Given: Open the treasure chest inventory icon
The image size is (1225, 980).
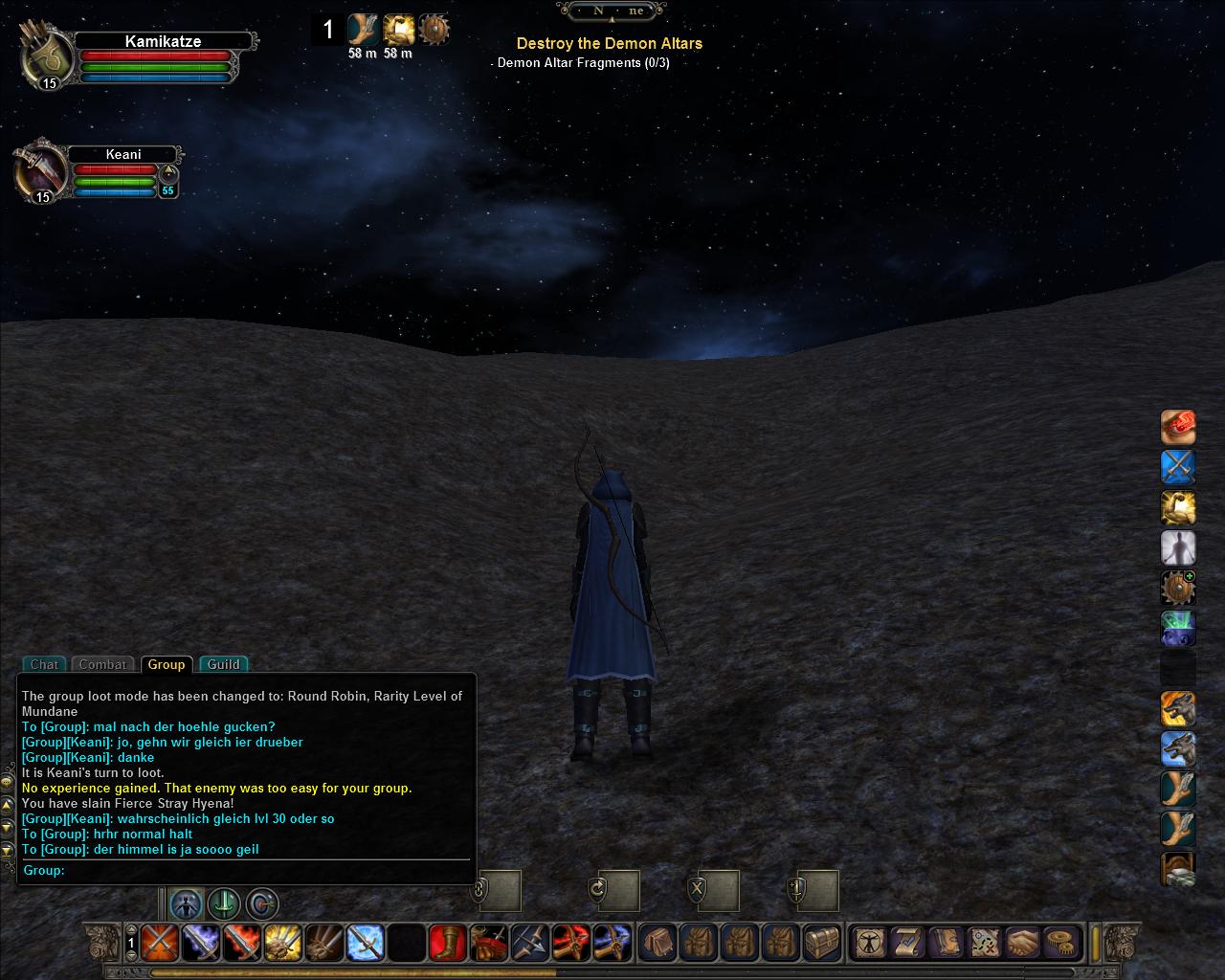Looking at the screenshot, I should point(822,943).
